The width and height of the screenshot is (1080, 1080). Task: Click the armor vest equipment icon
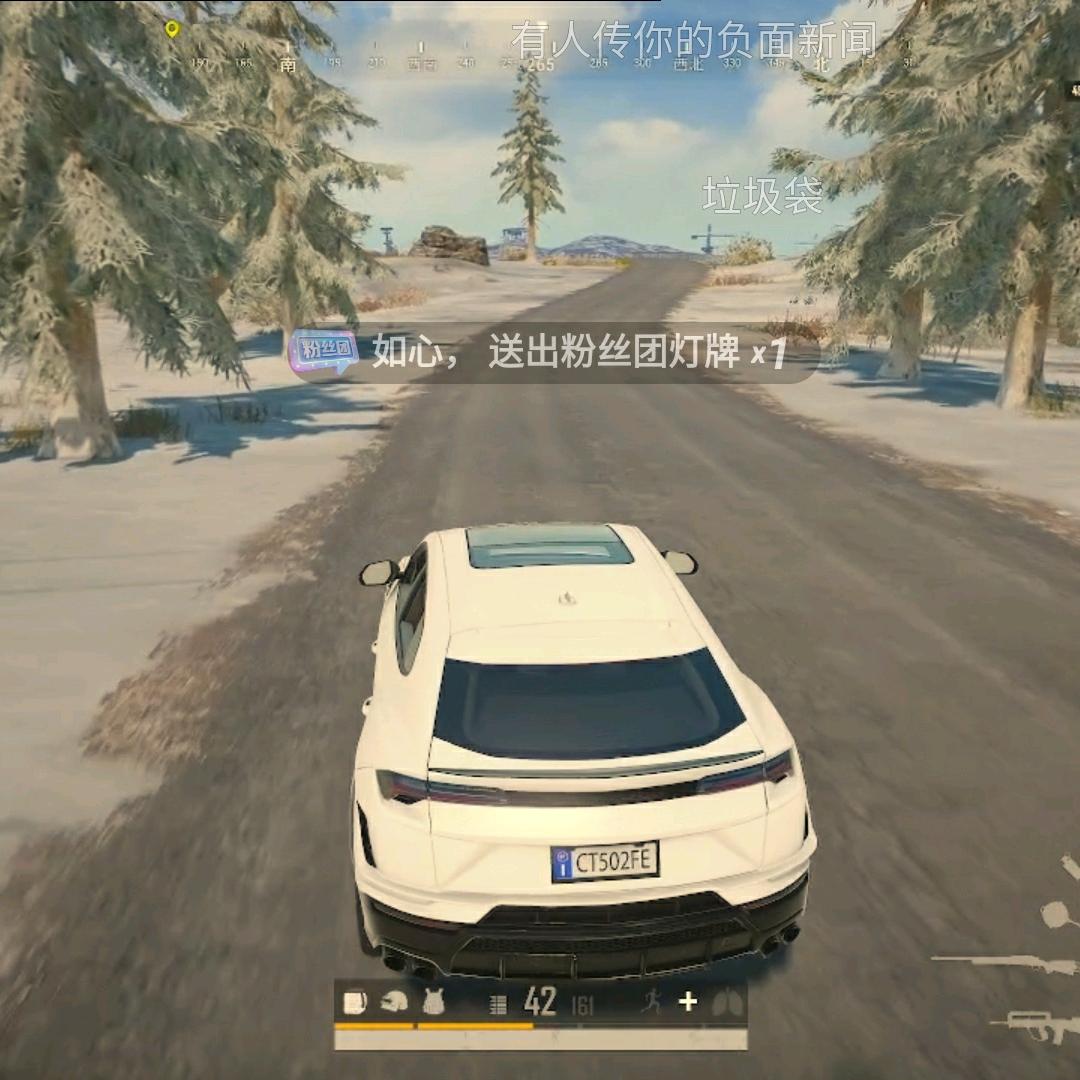click(434, 1001)
